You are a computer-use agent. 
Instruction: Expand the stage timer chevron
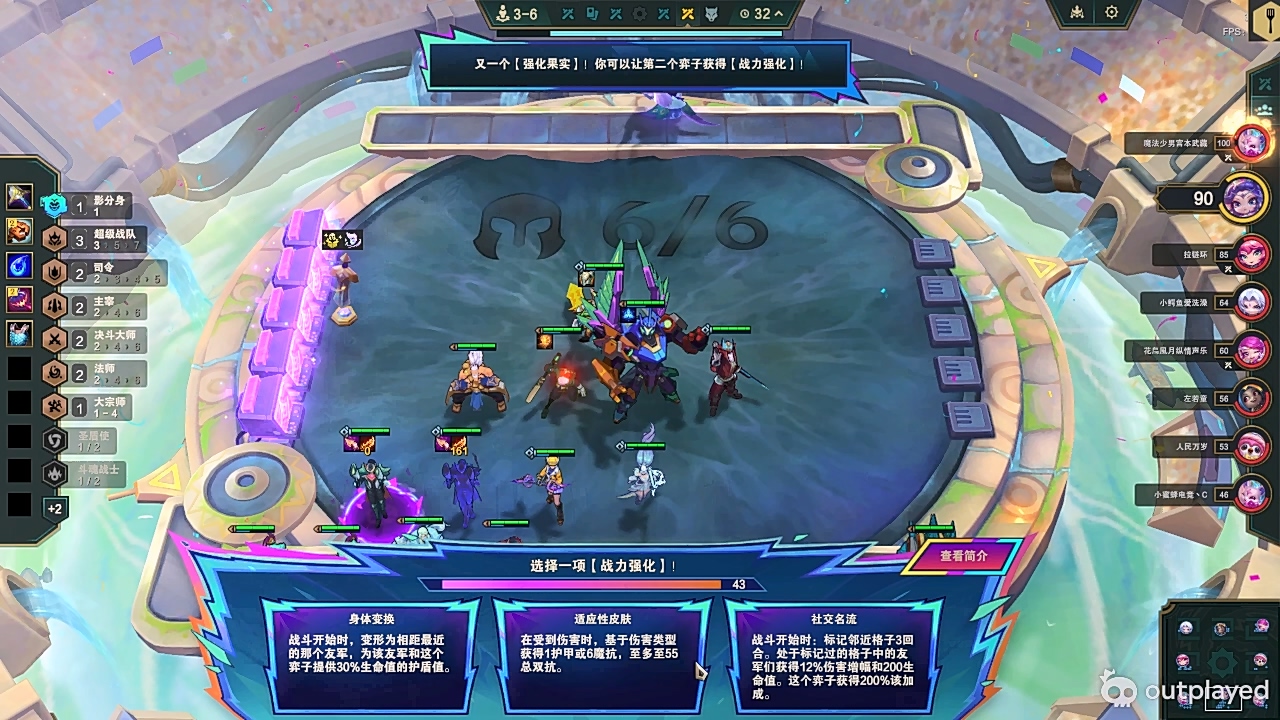(x=778, y=14)
